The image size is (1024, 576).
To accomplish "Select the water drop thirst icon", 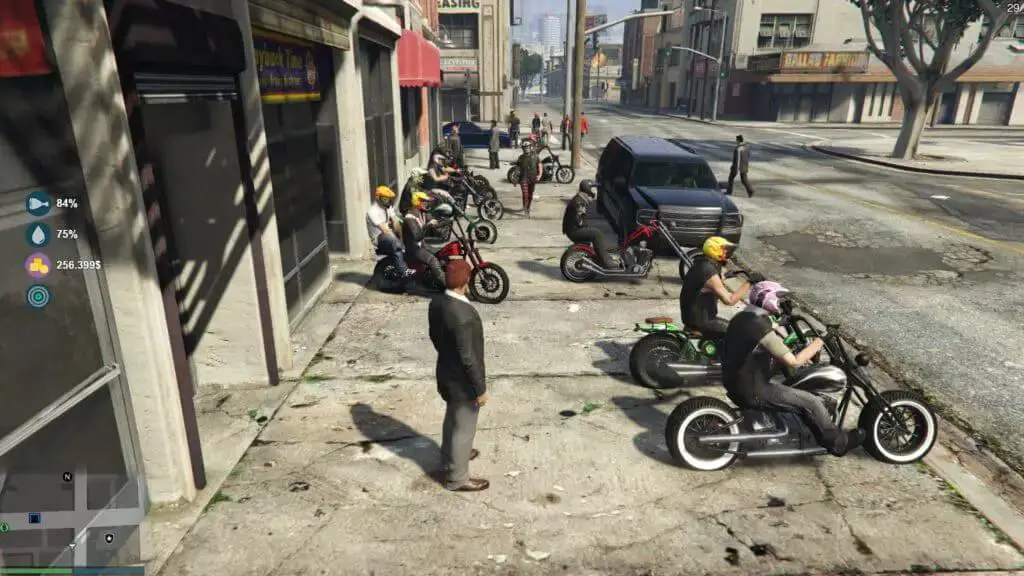I will pos(38,235).
